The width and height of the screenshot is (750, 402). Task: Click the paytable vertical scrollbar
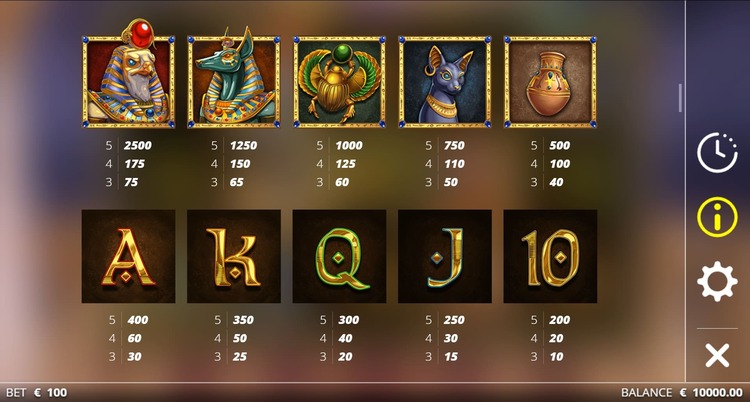(680, 98)
